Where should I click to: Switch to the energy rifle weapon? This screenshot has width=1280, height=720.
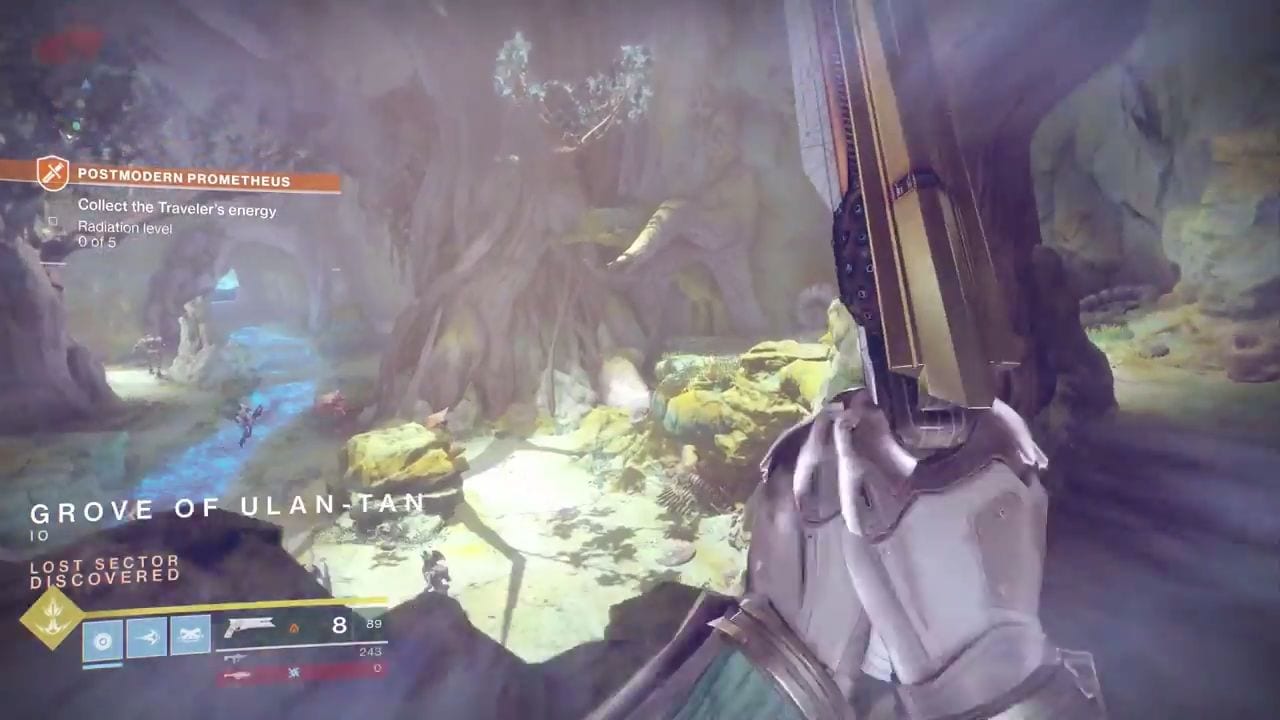[x=236, y=657]
